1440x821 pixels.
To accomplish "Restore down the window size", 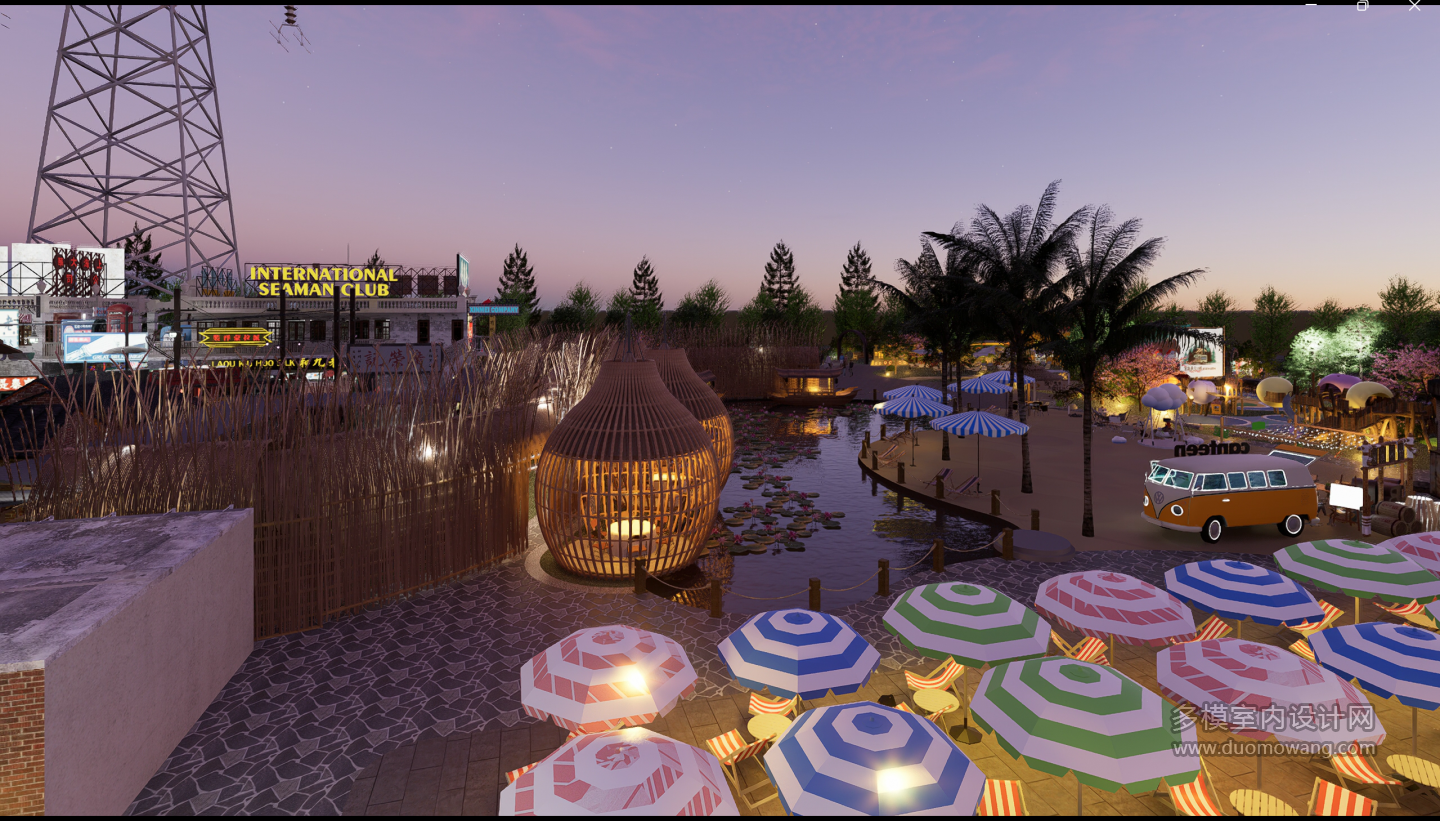I will 1362,6.
